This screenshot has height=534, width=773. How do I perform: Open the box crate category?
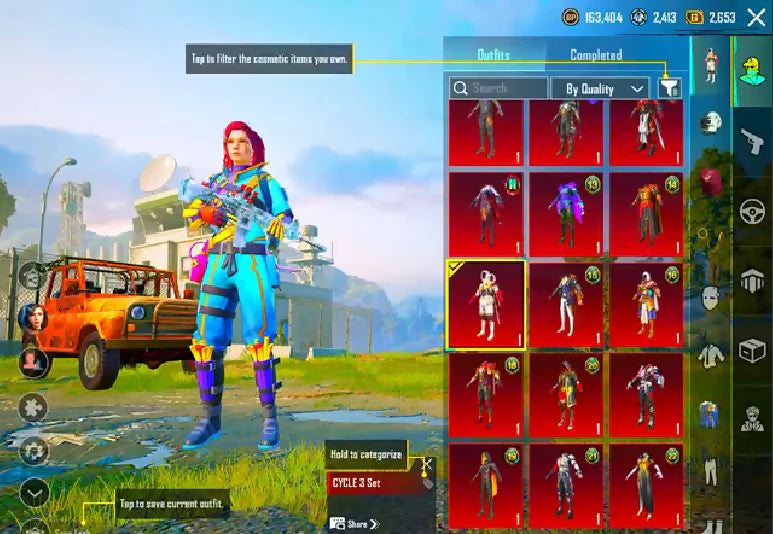coord(751,352)
